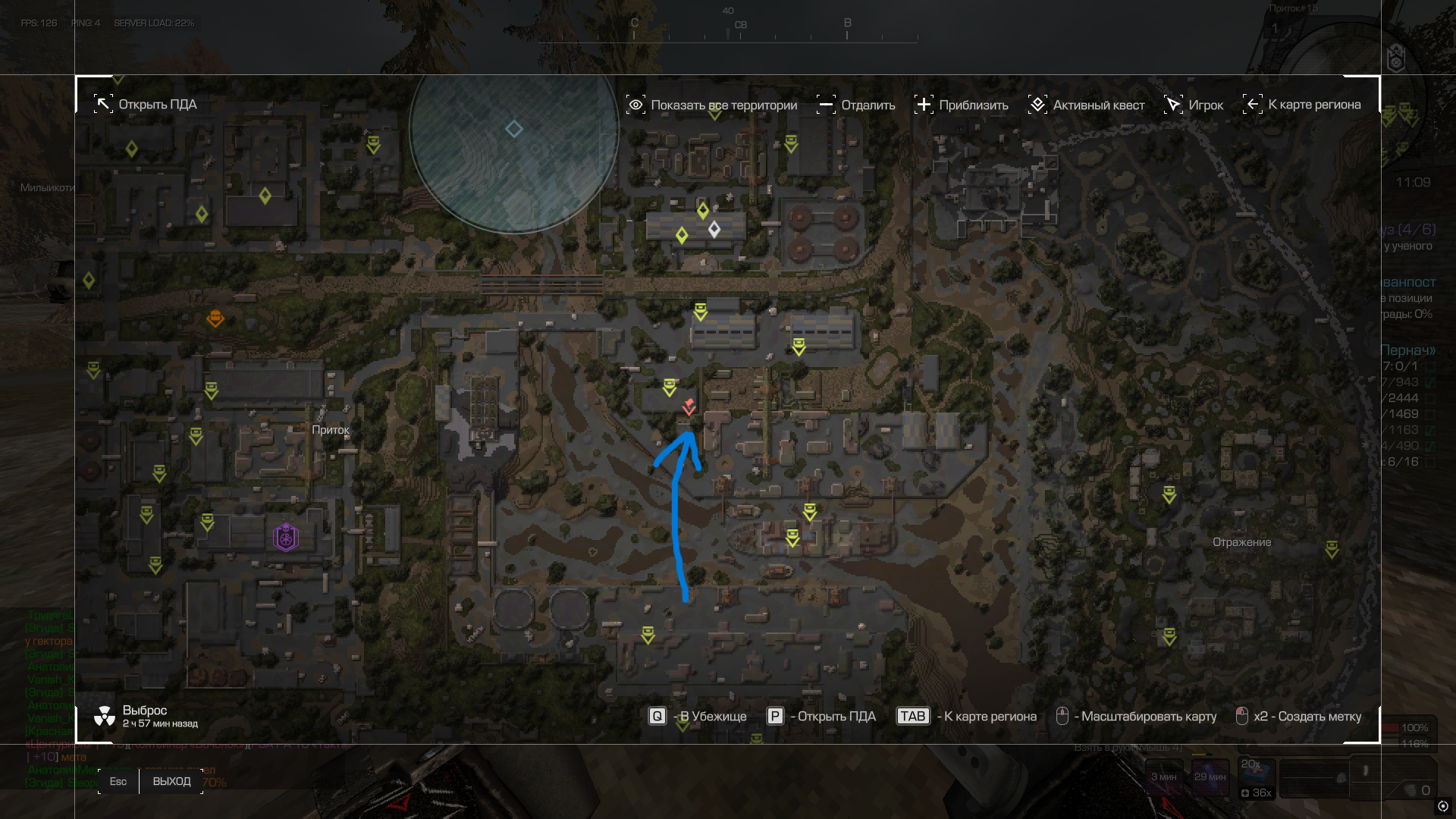The image size is (1456, 819).
Task: Exit the map with ВЫХОД button
Action: (x=171, y=781)
